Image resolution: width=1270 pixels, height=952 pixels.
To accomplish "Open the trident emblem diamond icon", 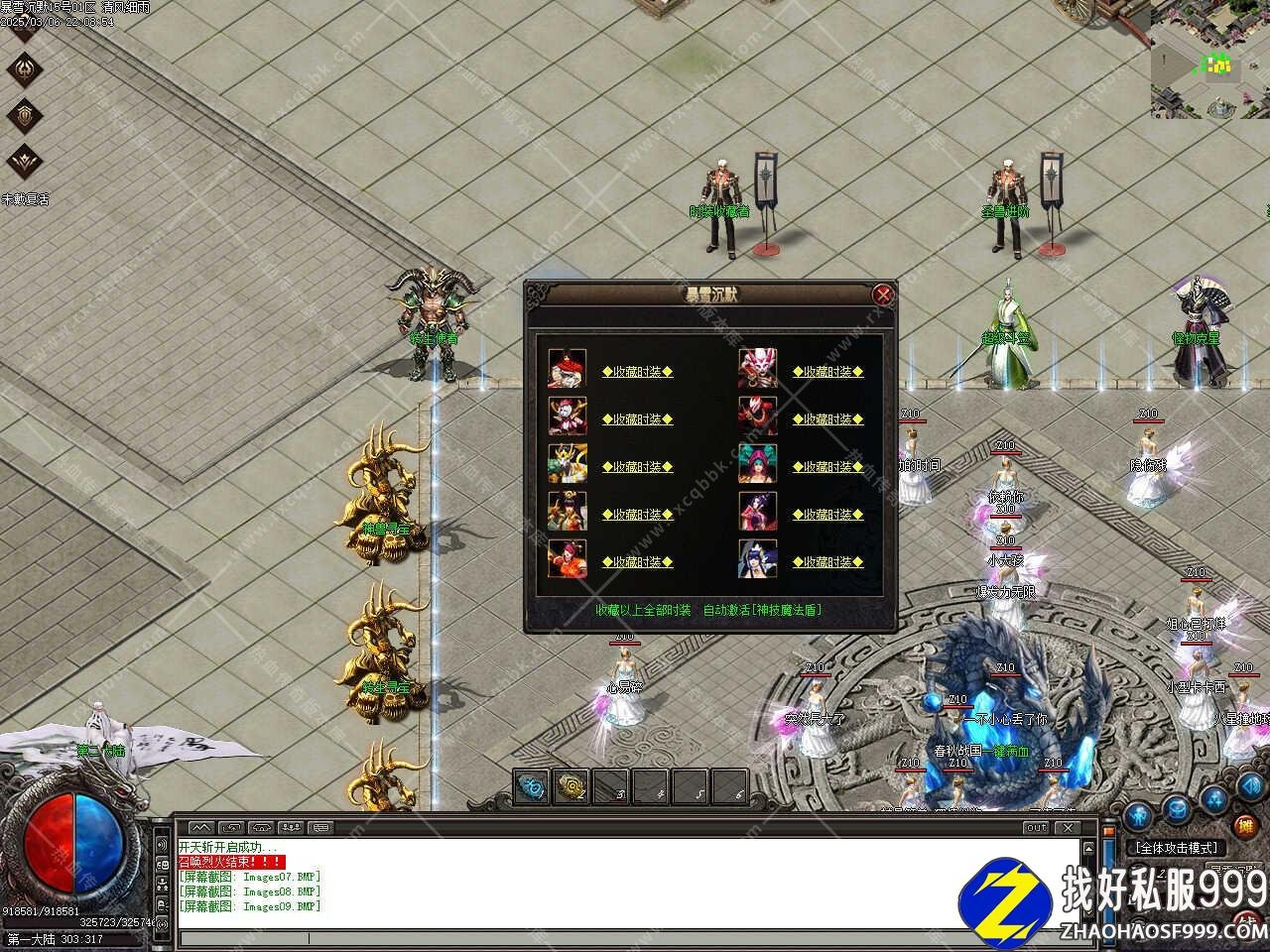I will click(x=25, y=67).
